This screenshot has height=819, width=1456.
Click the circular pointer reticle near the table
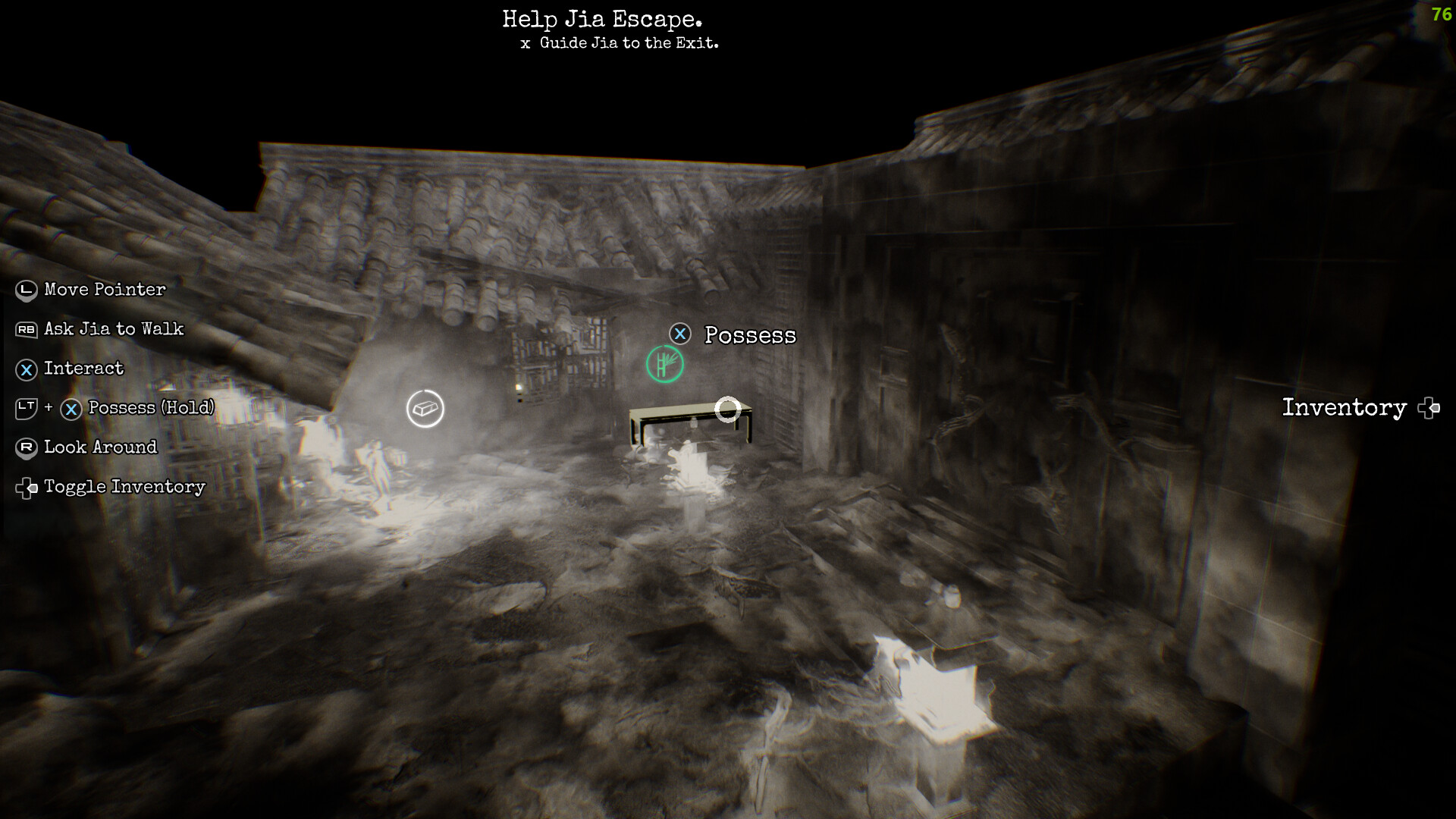click(x=728, y=409)
